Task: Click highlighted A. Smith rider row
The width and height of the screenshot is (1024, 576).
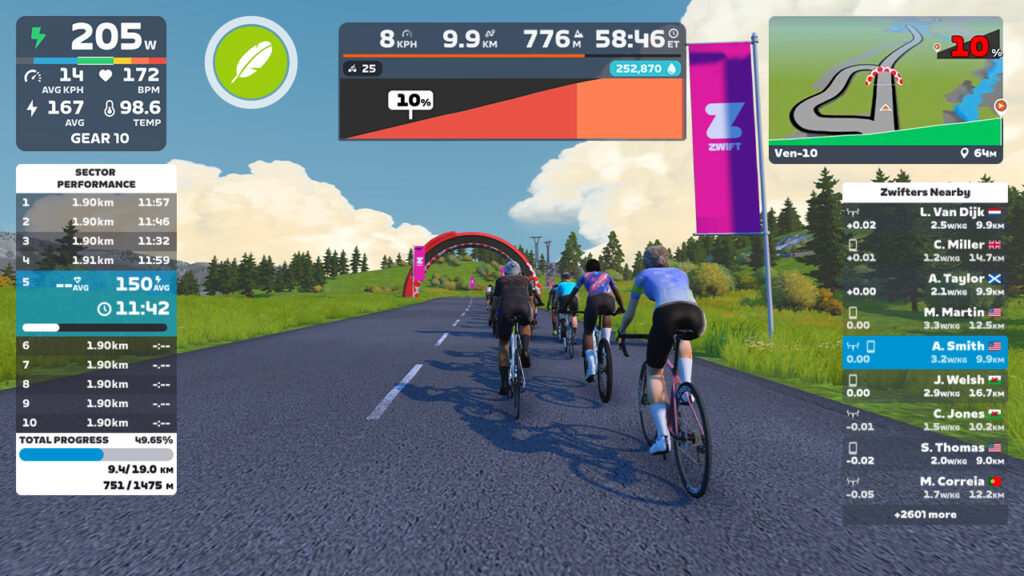Action: click(924, 352)
